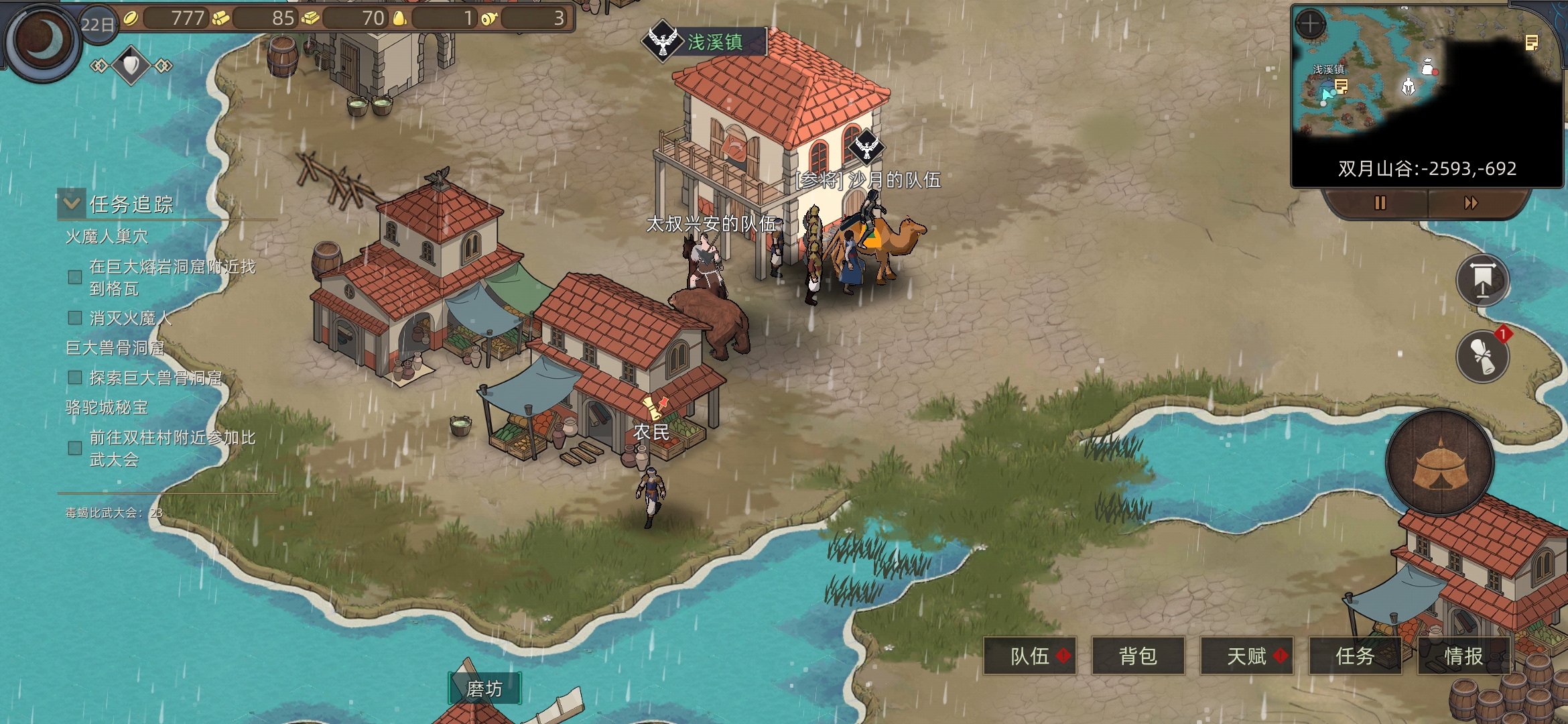The height and width of the screenshot is (724, 1568).
Task: Open the 队伍 party menu
Action: [1030, 656]
